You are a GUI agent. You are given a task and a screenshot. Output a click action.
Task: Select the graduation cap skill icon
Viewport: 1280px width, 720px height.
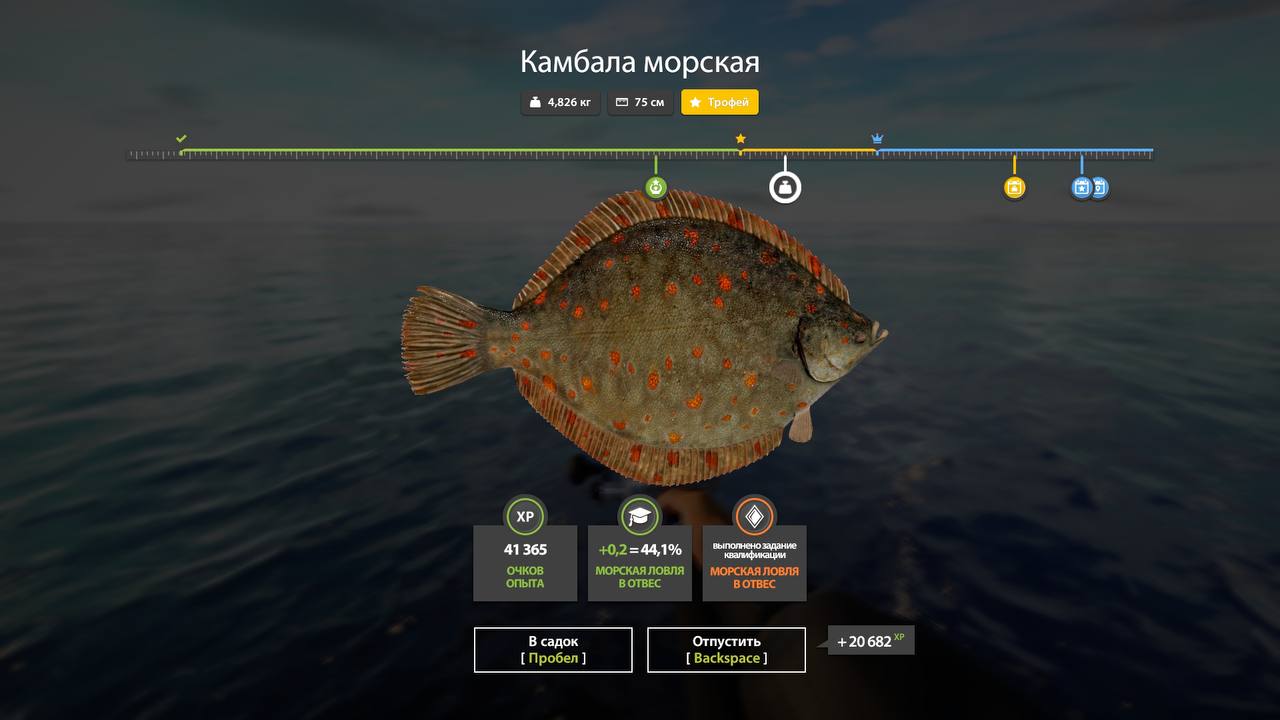pyautogui.click(x=639, y=517)
